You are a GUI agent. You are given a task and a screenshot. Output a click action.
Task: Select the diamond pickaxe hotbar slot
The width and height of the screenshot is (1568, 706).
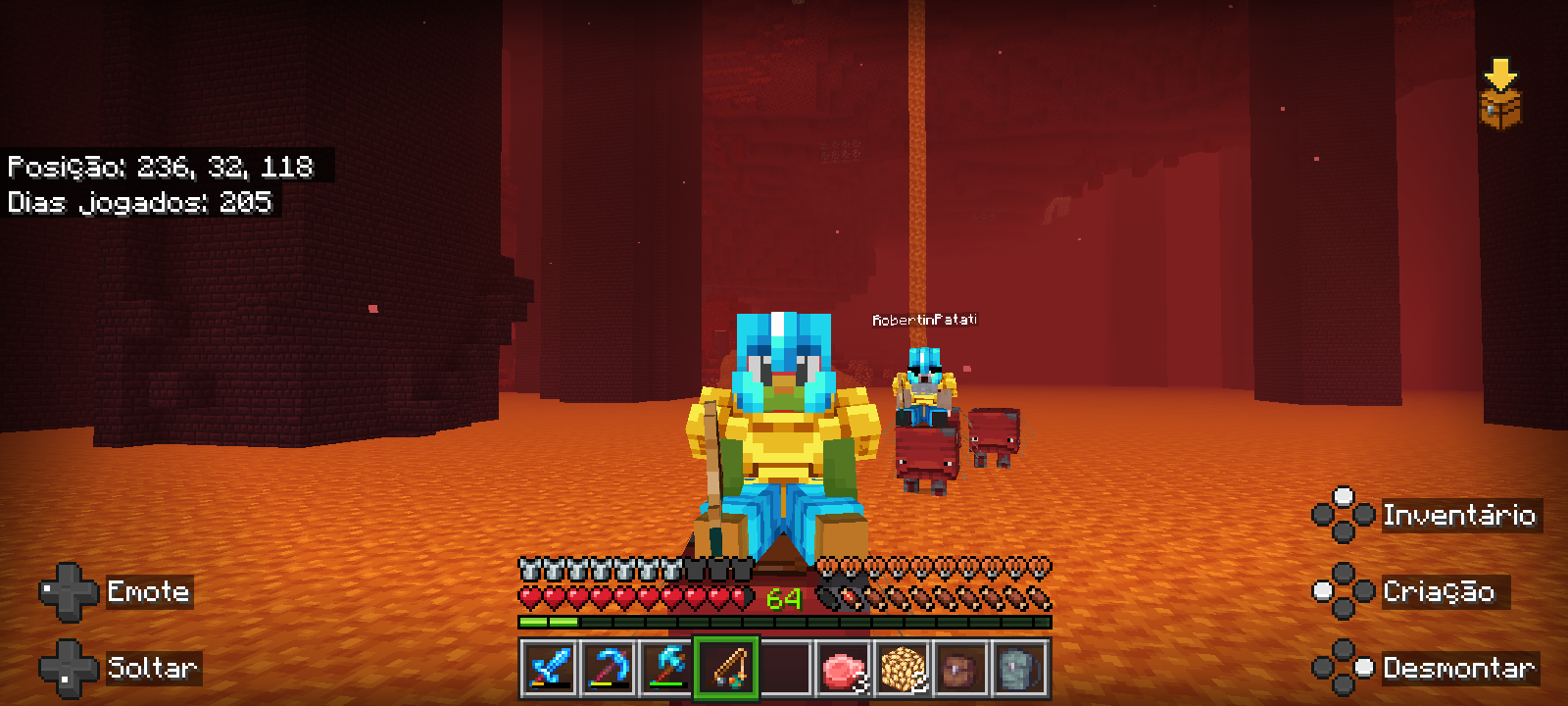608,669
